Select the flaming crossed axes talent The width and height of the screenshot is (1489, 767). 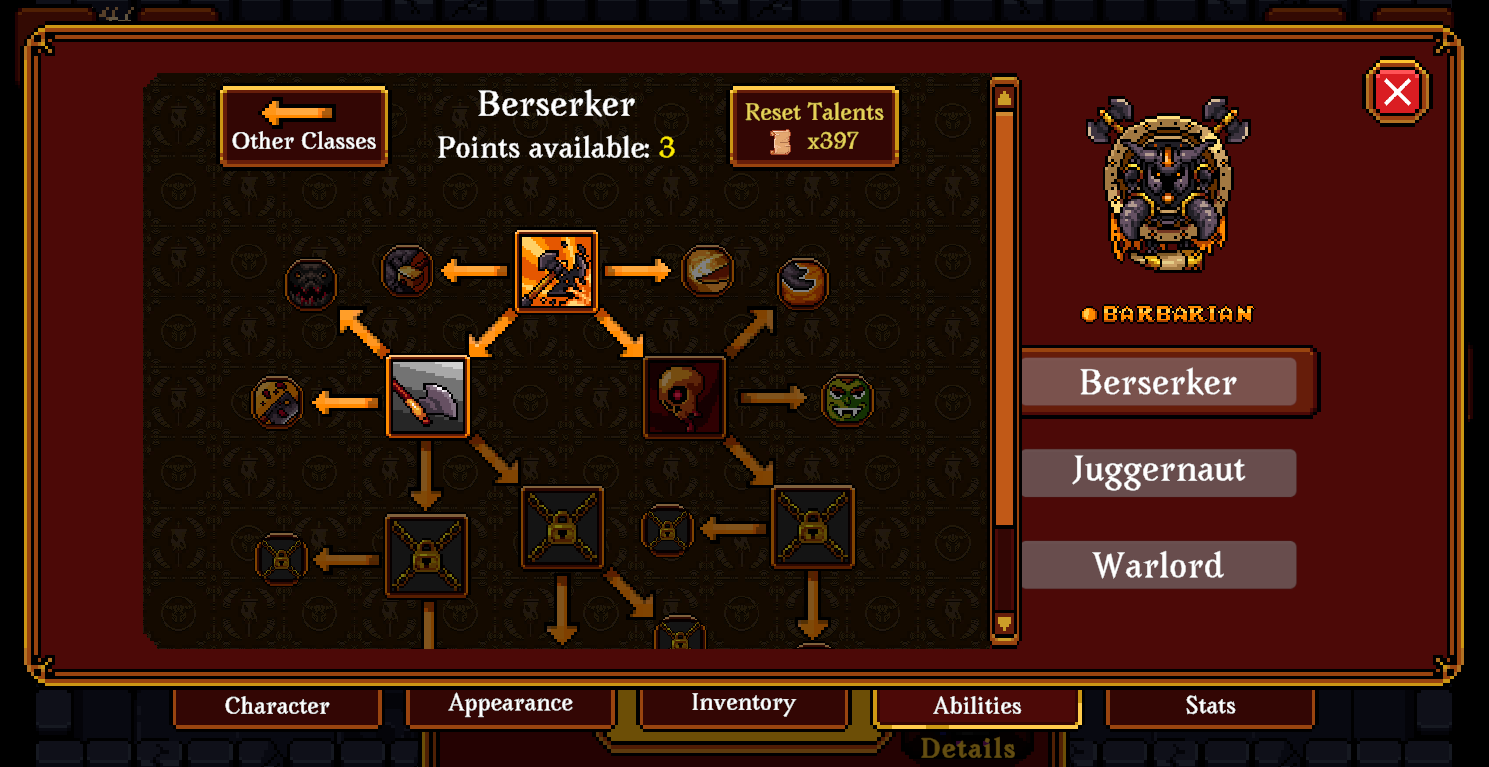[556, 271]
